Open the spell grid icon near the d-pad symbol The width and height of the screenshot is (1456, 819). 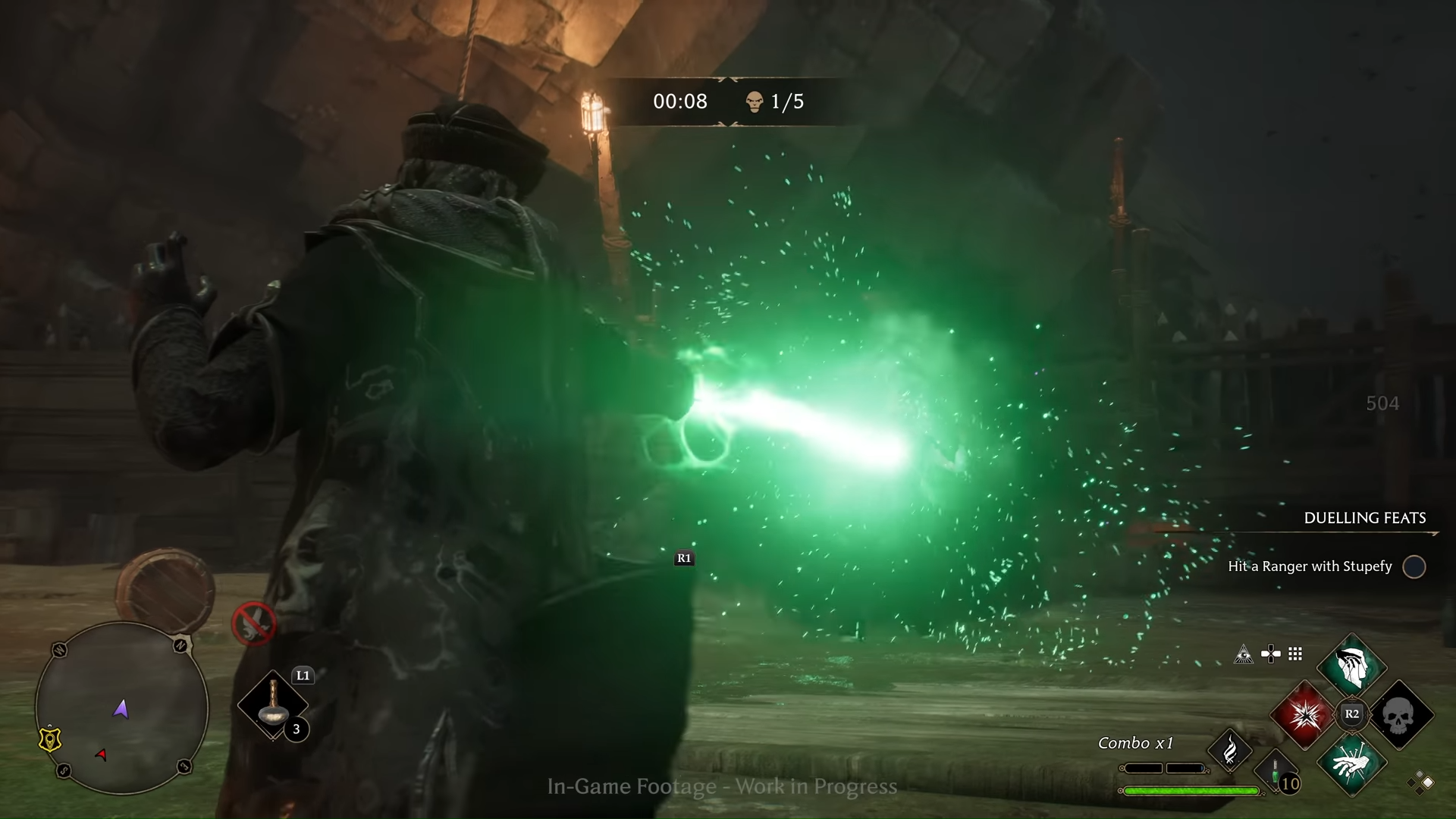coord(1294,654)
